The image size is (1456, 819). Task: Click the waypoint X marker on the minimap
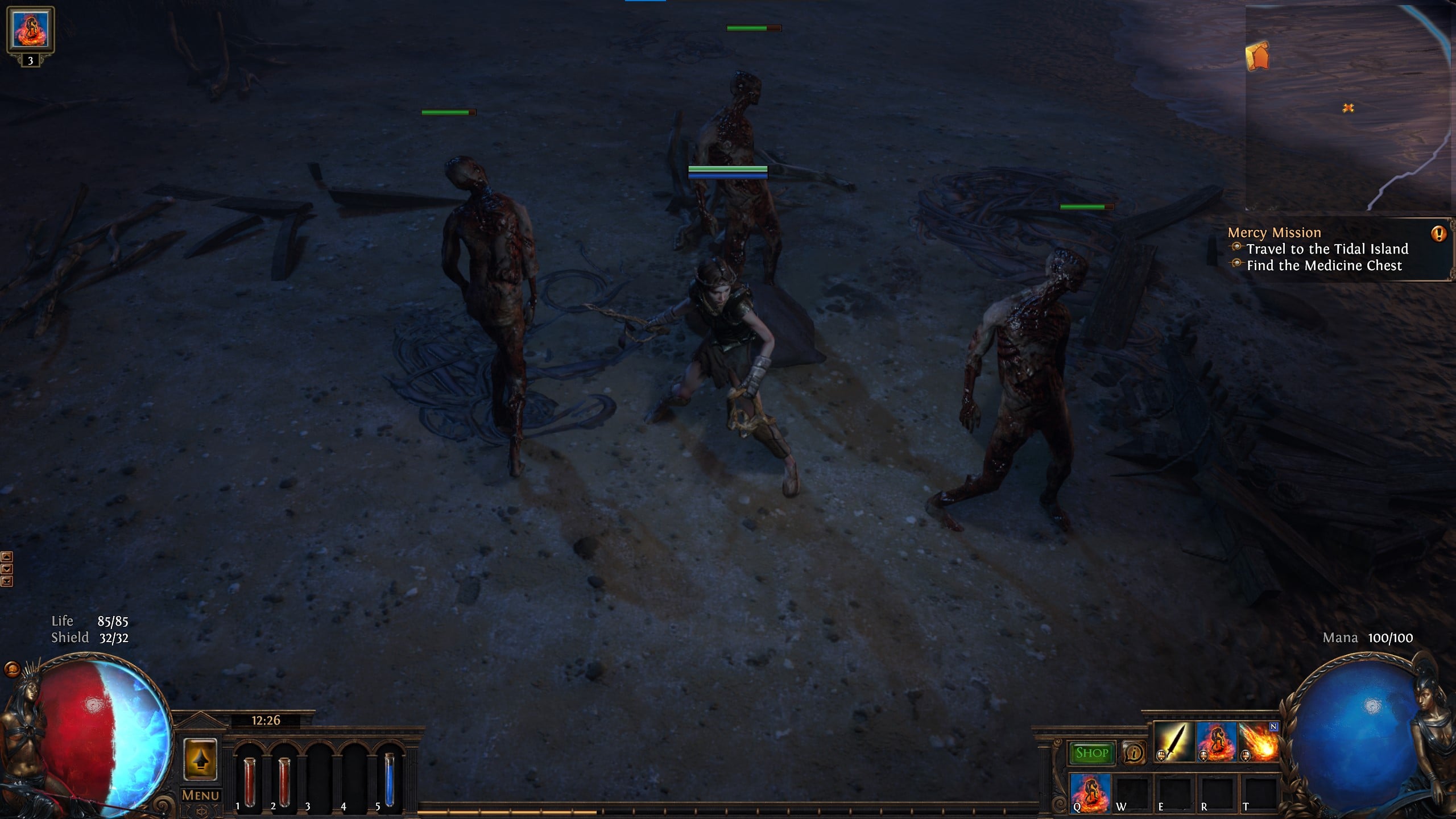tap(1347, 107)
